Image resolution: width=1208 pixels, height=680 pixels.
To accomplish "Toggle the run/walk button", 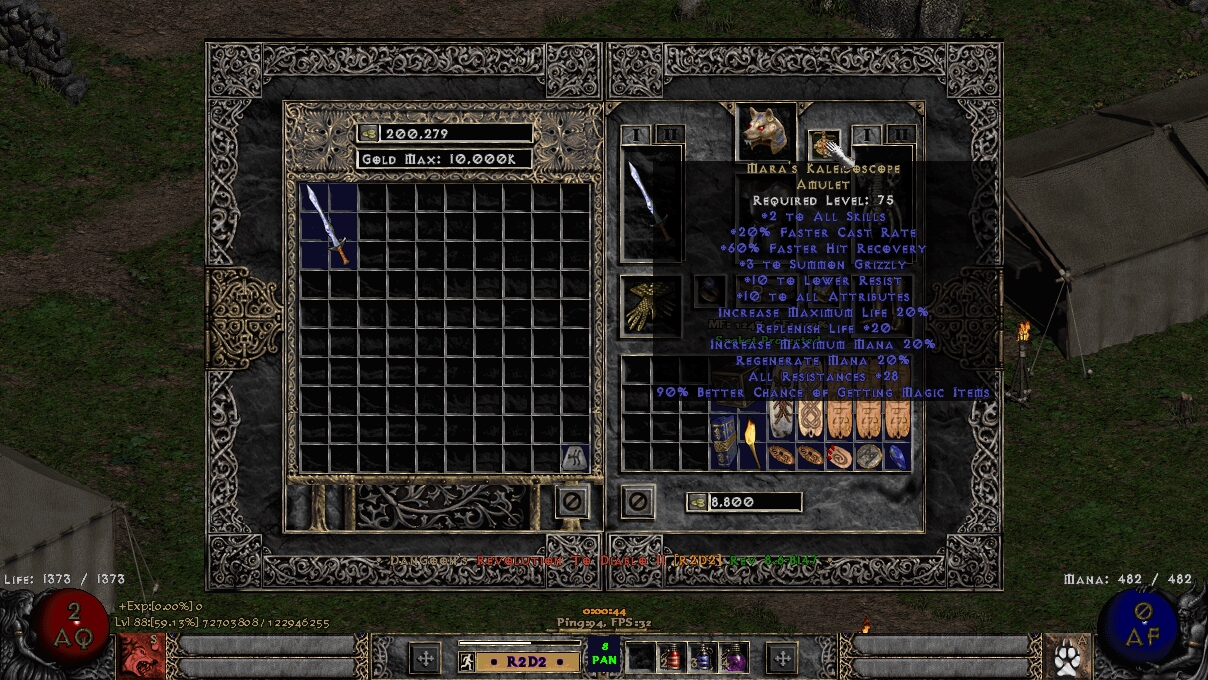I will [465, 661].
